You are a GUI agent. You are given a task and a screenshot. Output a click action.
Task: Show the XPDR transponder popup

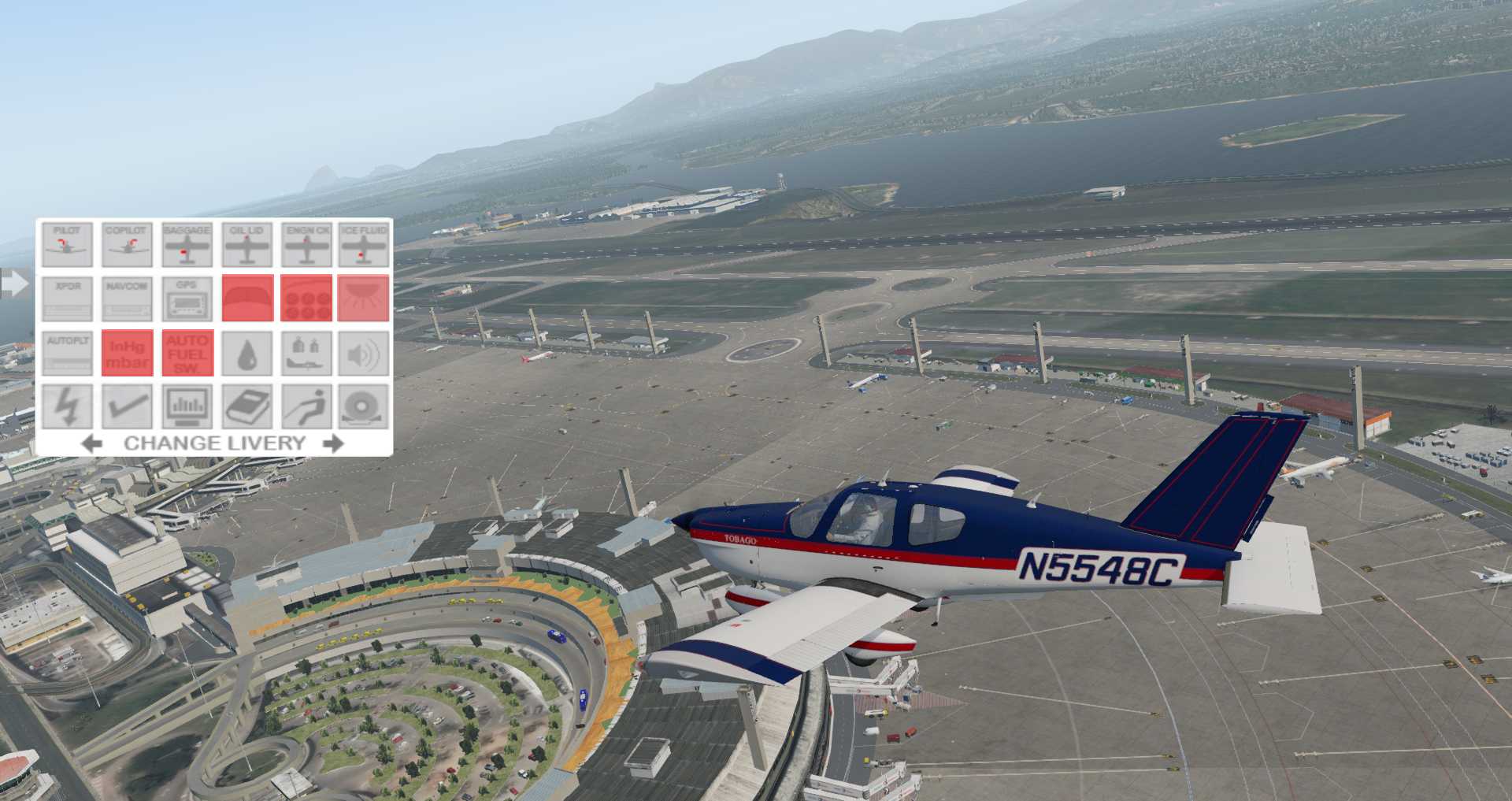67,299
